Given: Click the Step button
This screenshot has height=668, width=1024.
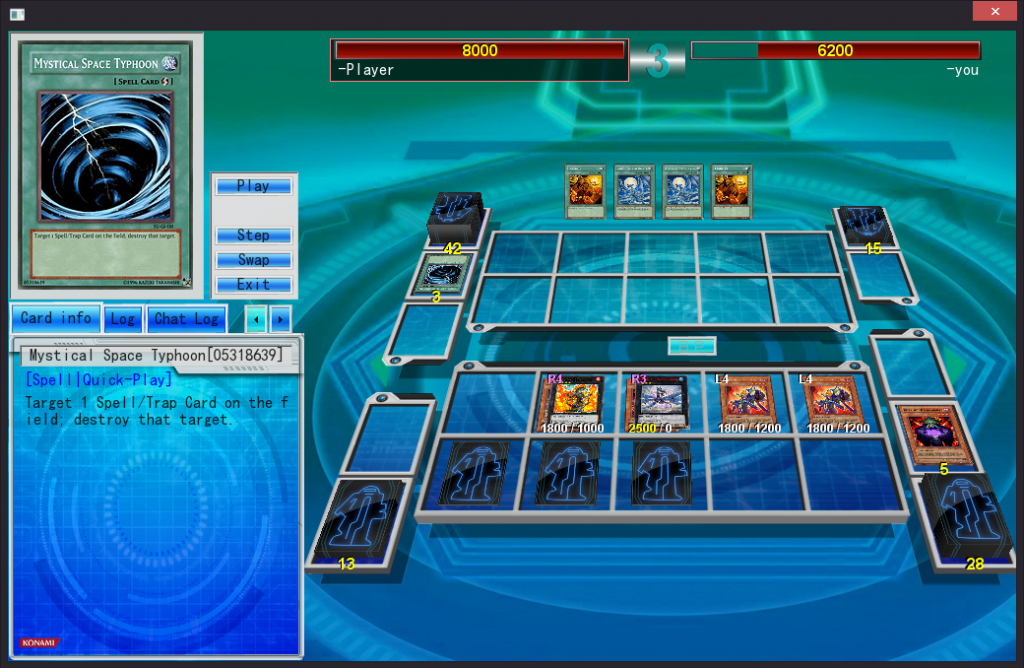Looking at the screenshot, I should [x=253, y=235].
